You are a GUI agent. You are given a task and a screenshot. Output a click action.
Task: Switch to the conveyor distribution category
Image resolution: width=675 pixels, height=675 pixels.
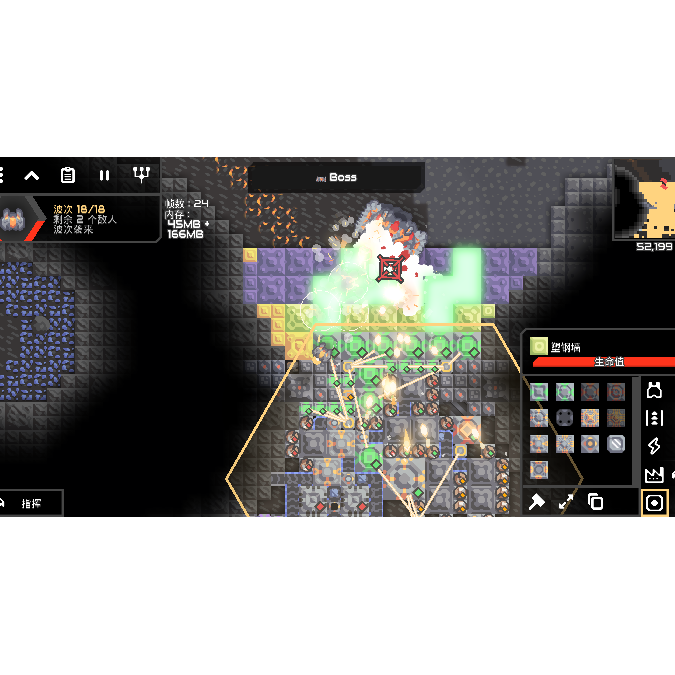(655, 418)
